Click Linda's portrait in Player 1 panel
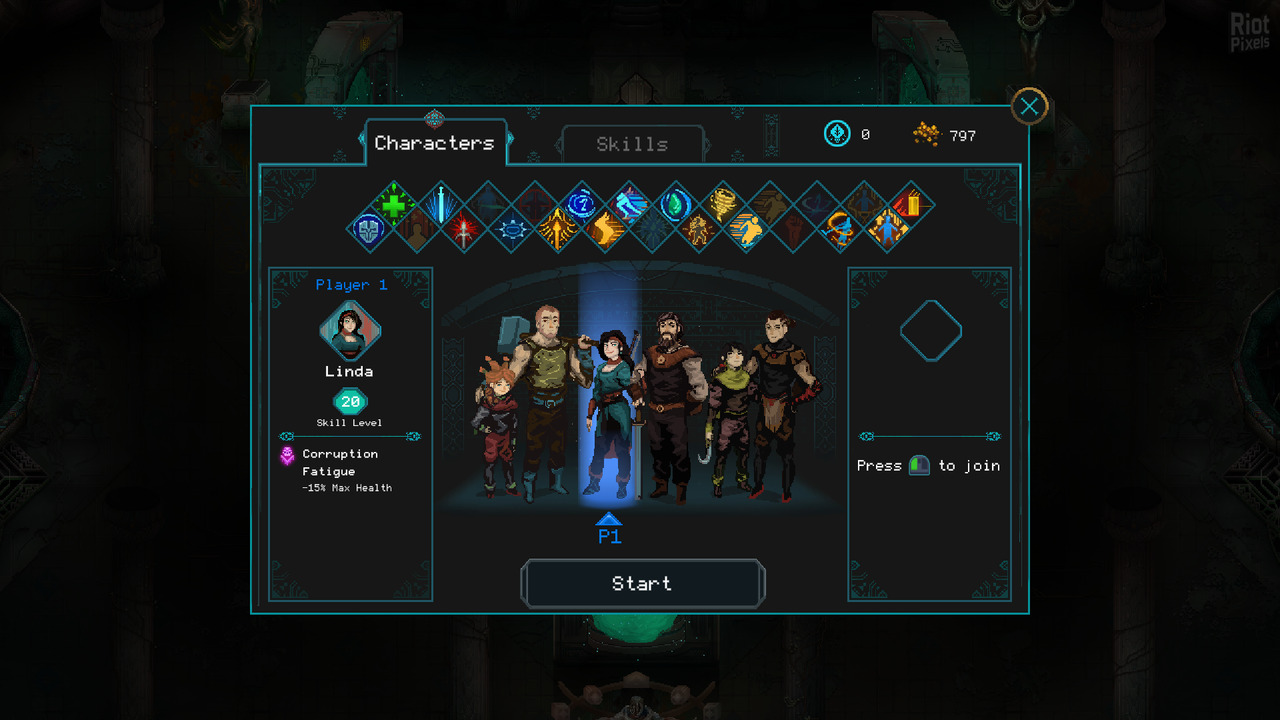The image size is (1280, 720). tap(350, 331)
